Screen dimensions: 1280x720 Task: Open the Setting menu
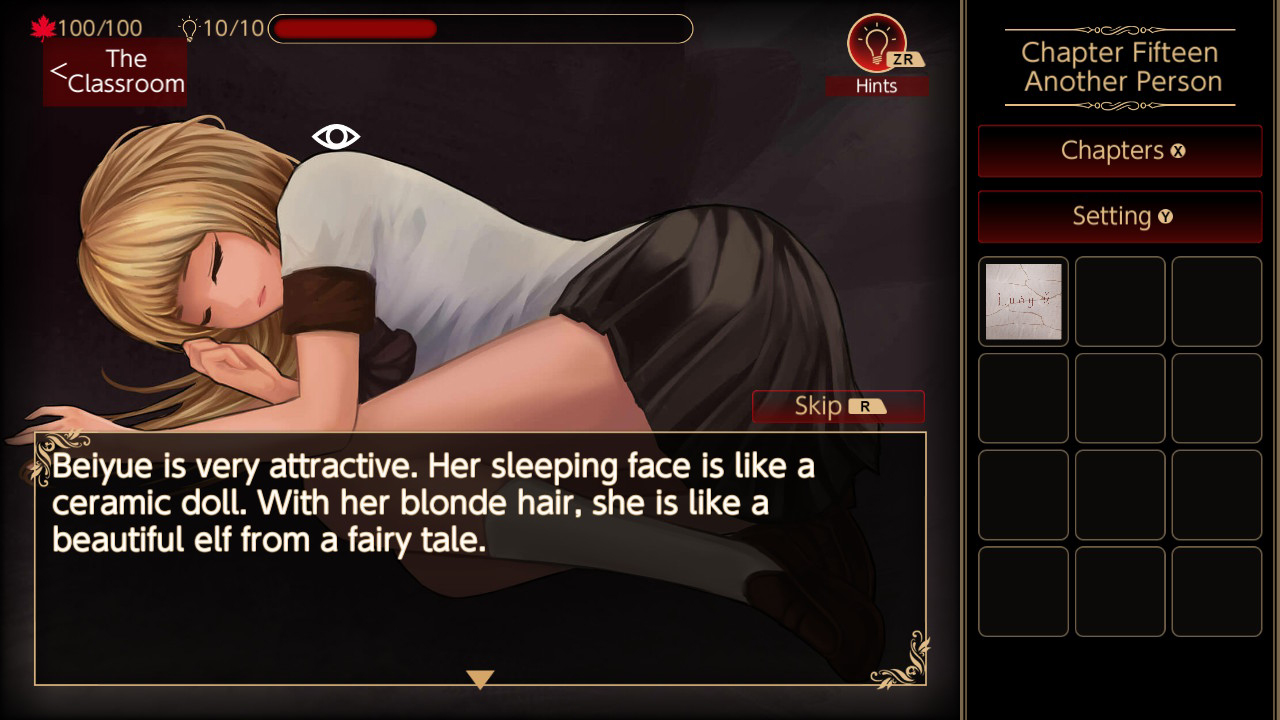[1119, 216]
